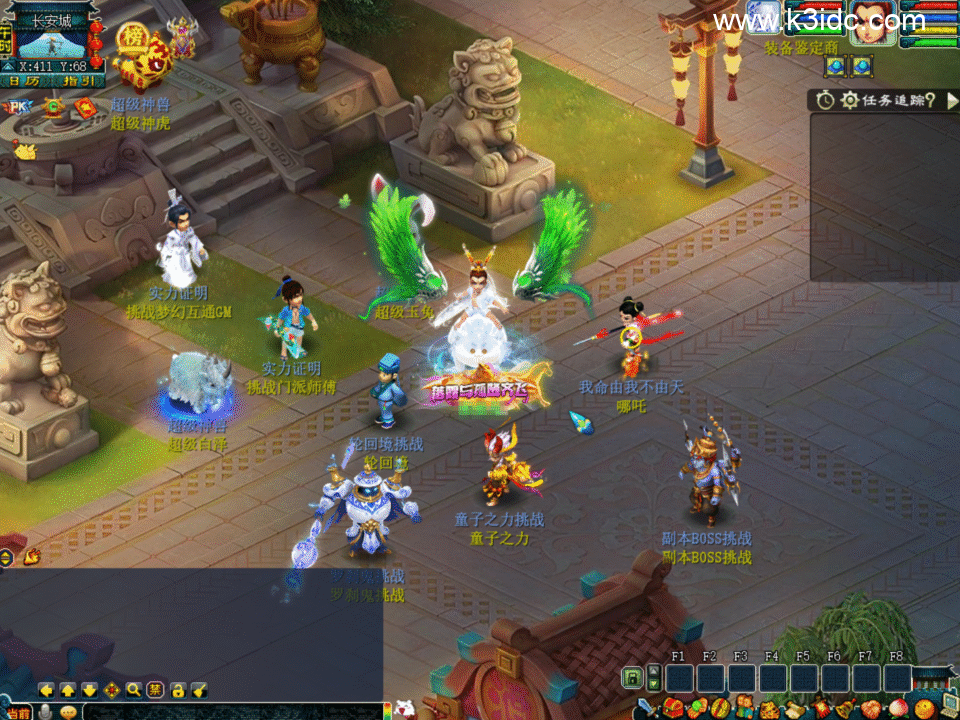Select the 当前 chat channel button

pyautogui.click(x=17, y=712)
